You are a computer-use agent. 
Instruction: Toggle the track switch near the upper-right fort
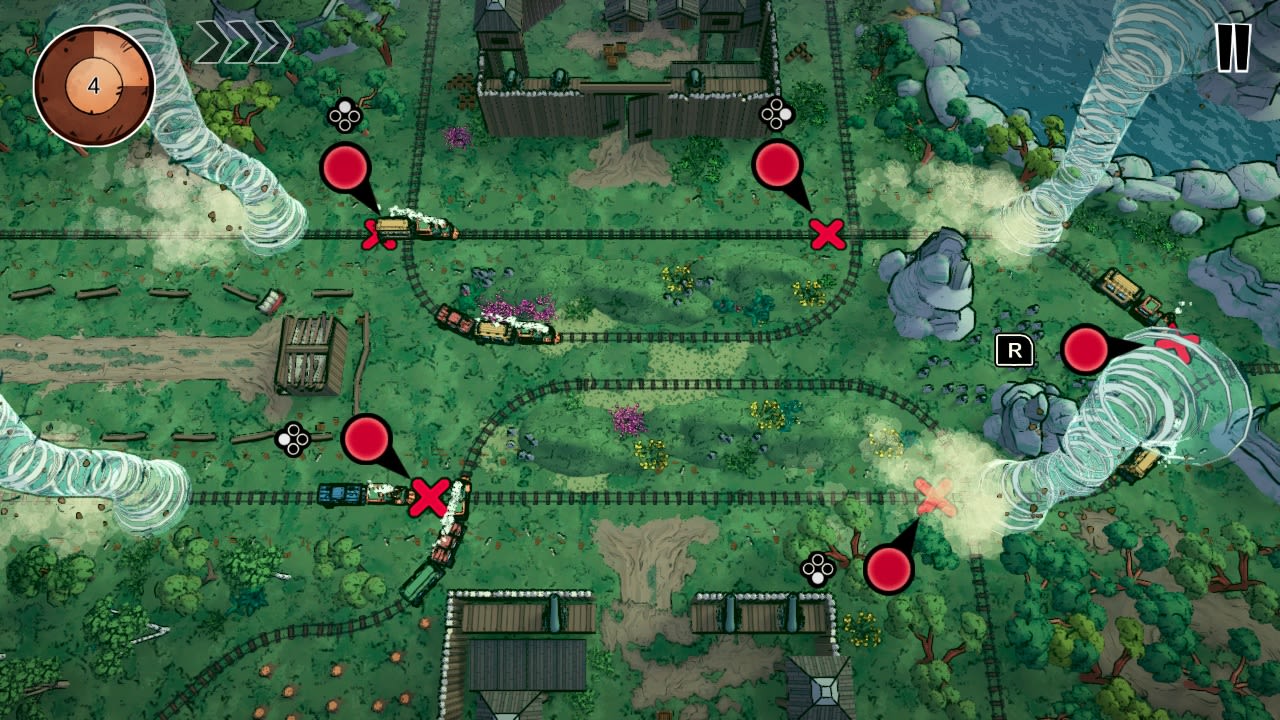pyautogui.click(x=775, y=115)
